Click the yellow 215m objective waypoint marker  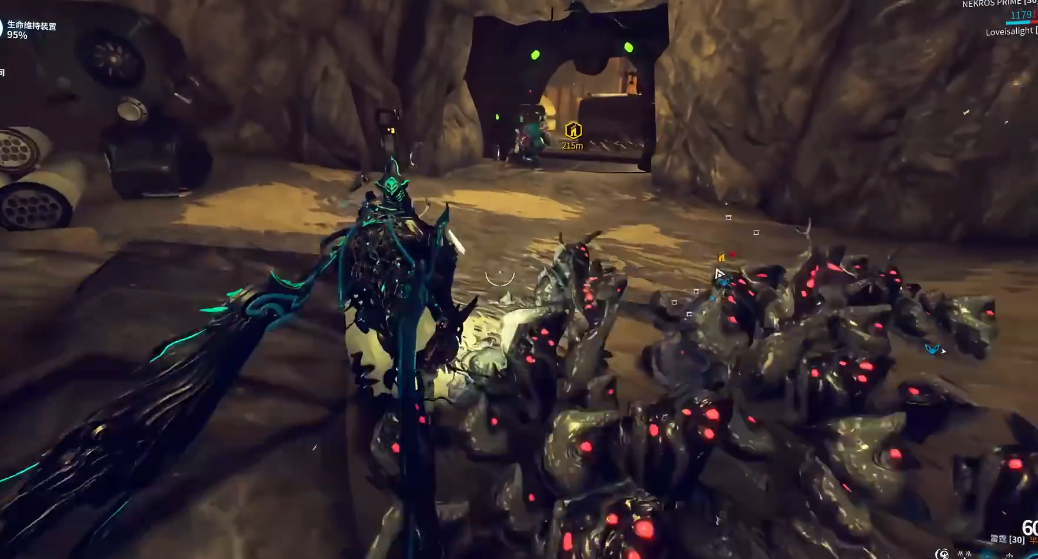[572, 131]
